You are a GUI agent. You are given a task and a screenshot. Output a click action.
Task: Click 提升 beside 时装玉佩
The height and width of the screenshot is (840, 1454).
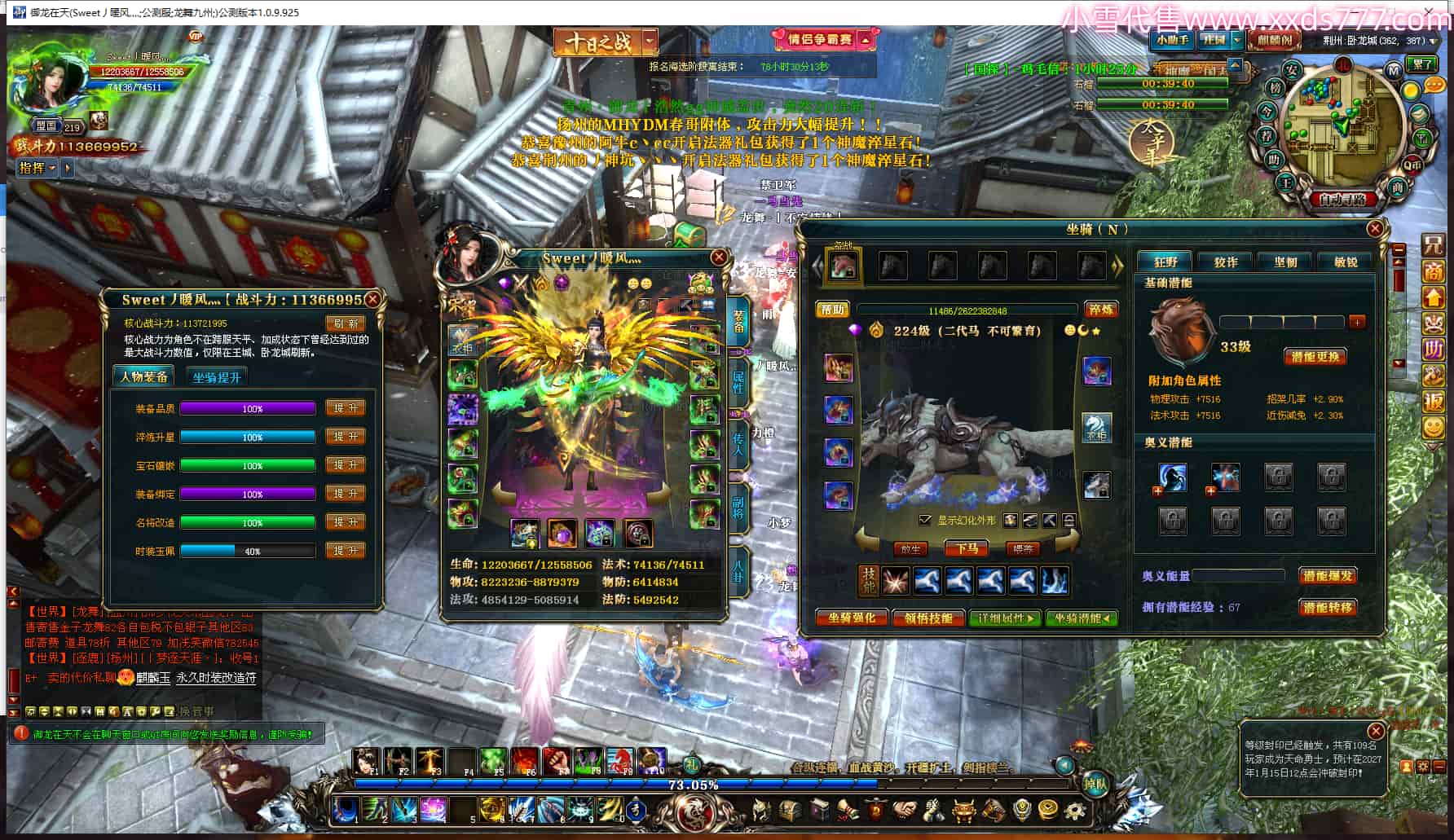[346, 551]
